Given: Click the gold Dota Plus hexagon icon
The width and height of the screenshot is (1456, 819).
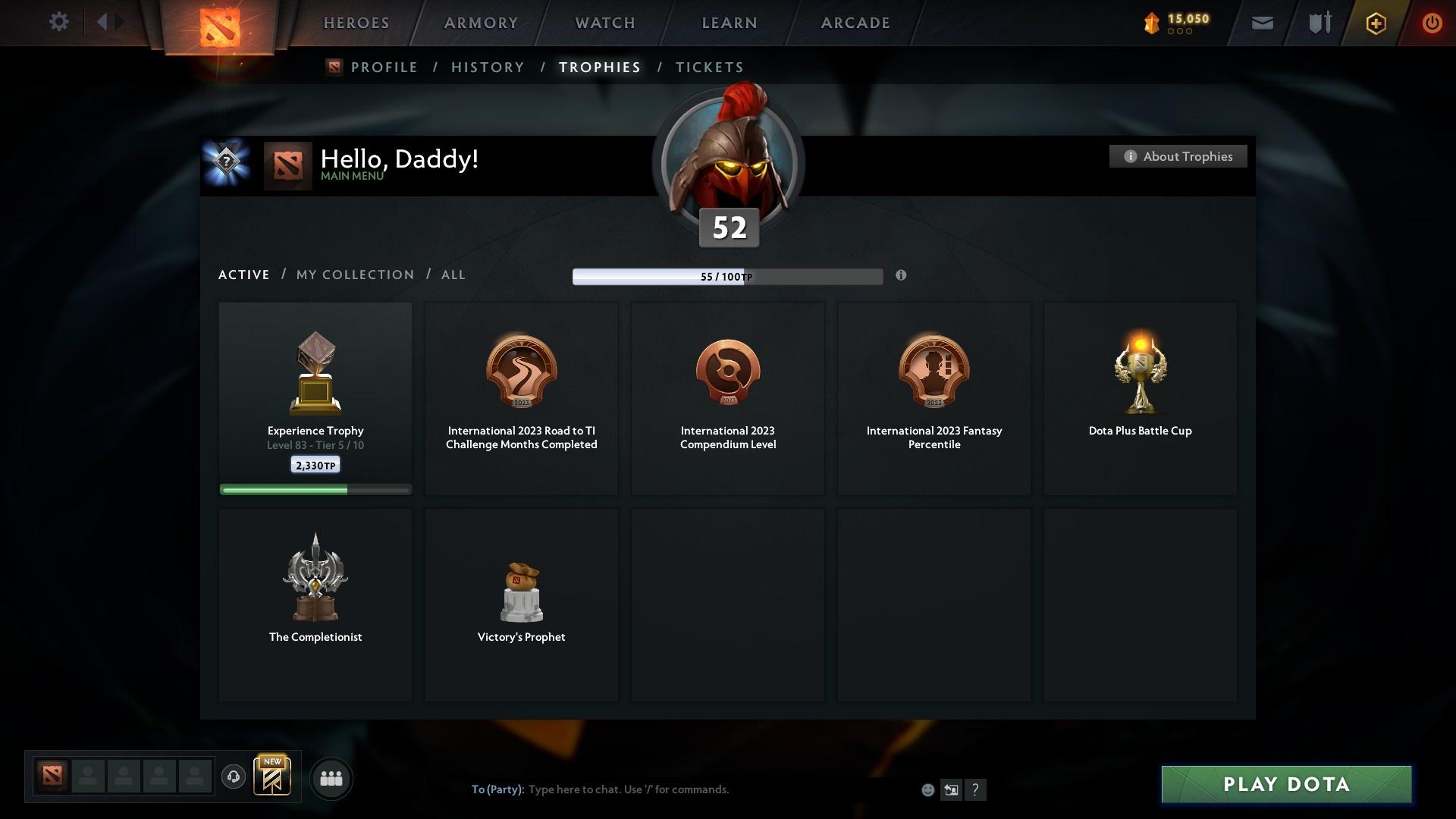Looking at the screenshot, I should coord(1375,23).
